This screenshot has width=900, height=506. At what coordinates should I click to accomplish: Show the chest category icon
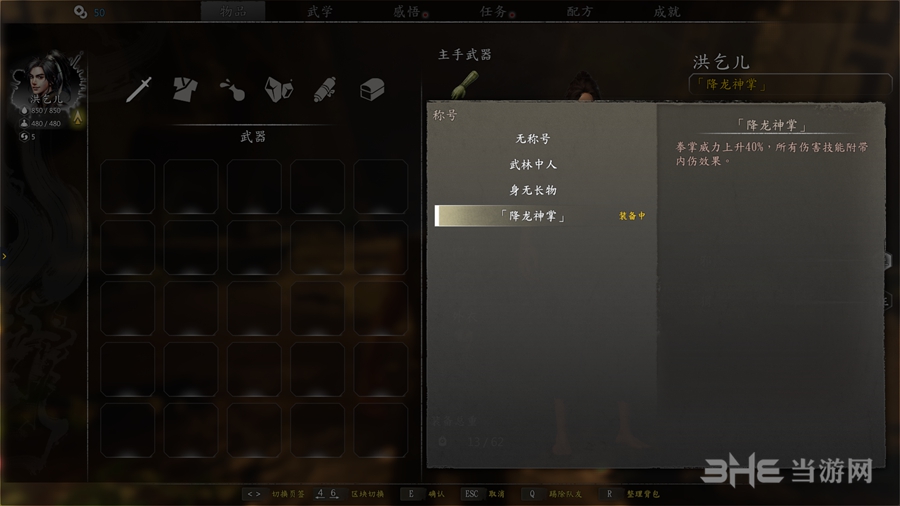pyautogui.click(x=371, y=89)
